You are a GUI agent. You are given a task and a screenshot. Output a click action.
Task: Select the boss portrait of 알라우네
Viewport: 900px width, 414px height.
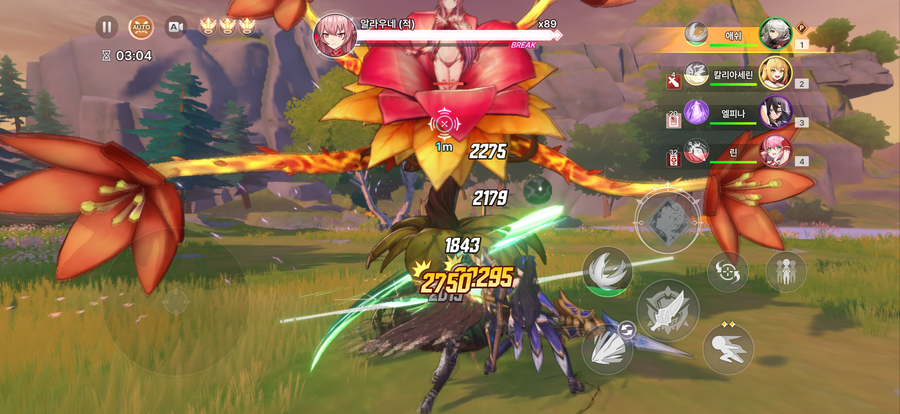tap(335, 35)
